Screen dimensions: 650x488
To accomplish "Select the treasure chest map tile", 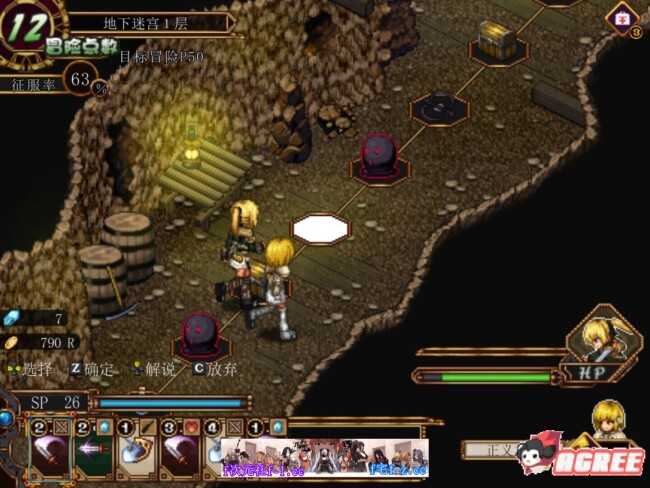I will click(x=497, y=39).
